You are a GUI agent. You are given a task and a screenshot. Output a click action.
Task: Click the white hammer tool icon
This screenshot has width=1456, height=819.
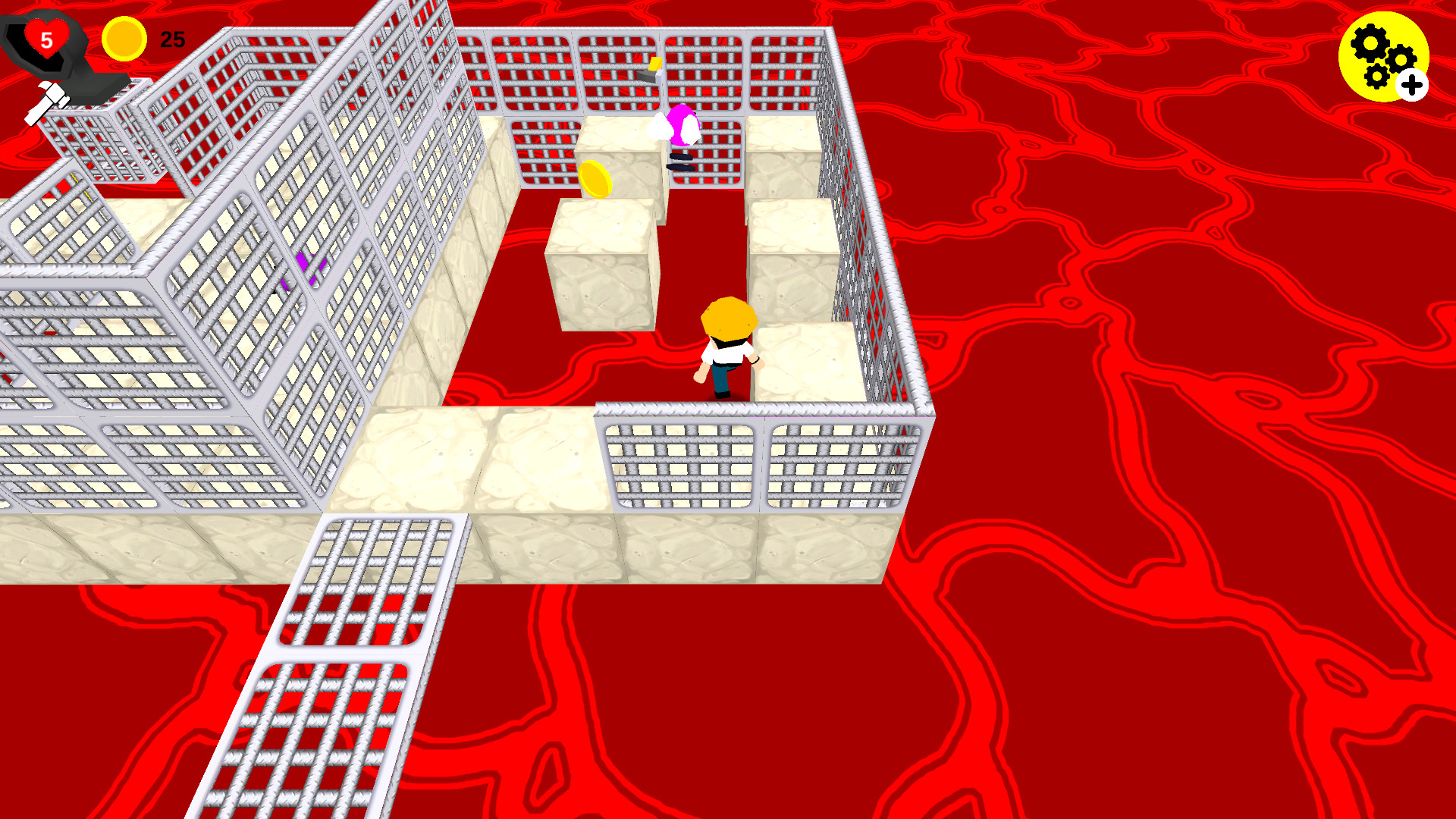47,102
